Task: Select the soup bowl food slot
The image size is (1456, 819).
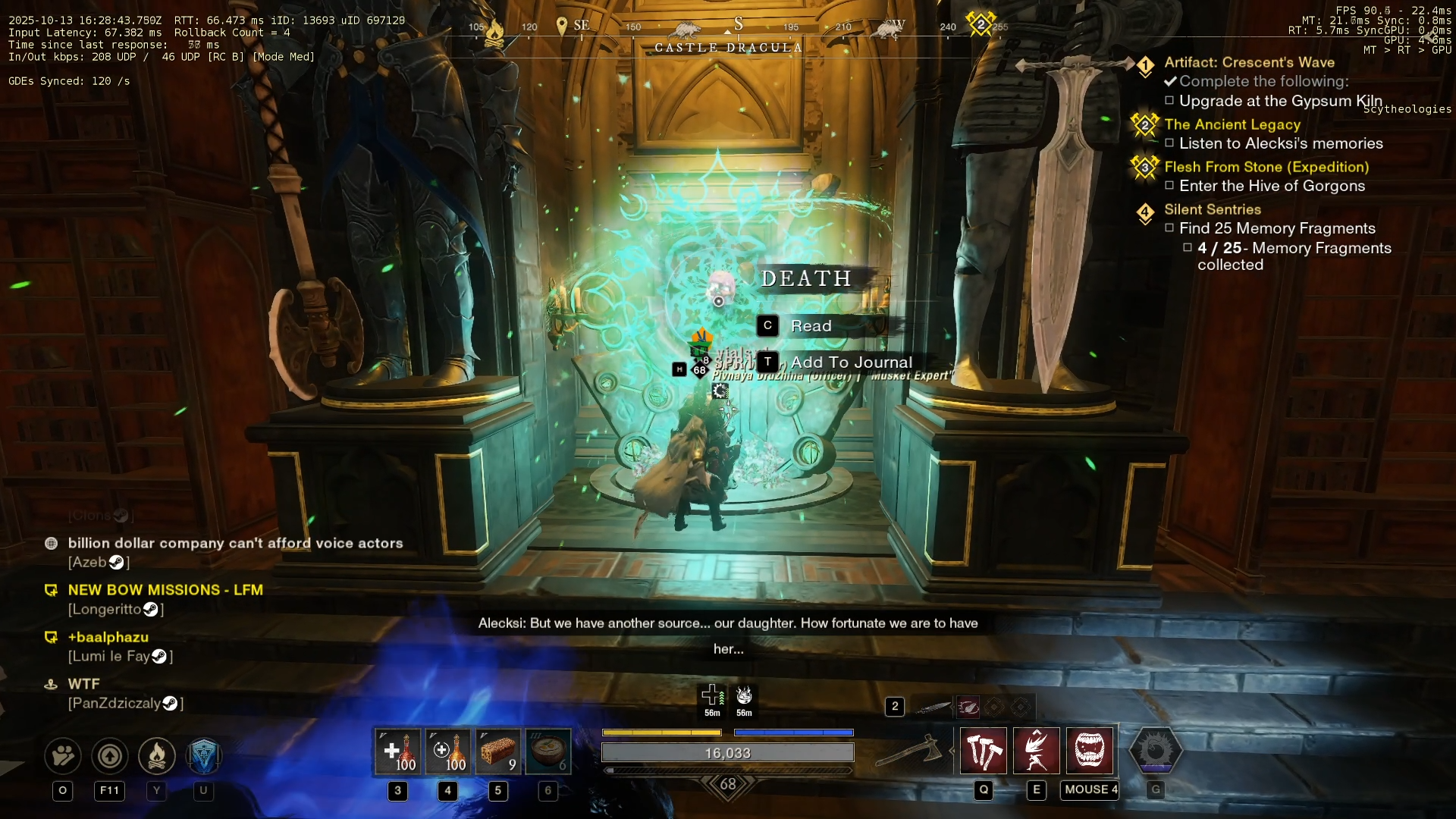Action: (548, 752)
